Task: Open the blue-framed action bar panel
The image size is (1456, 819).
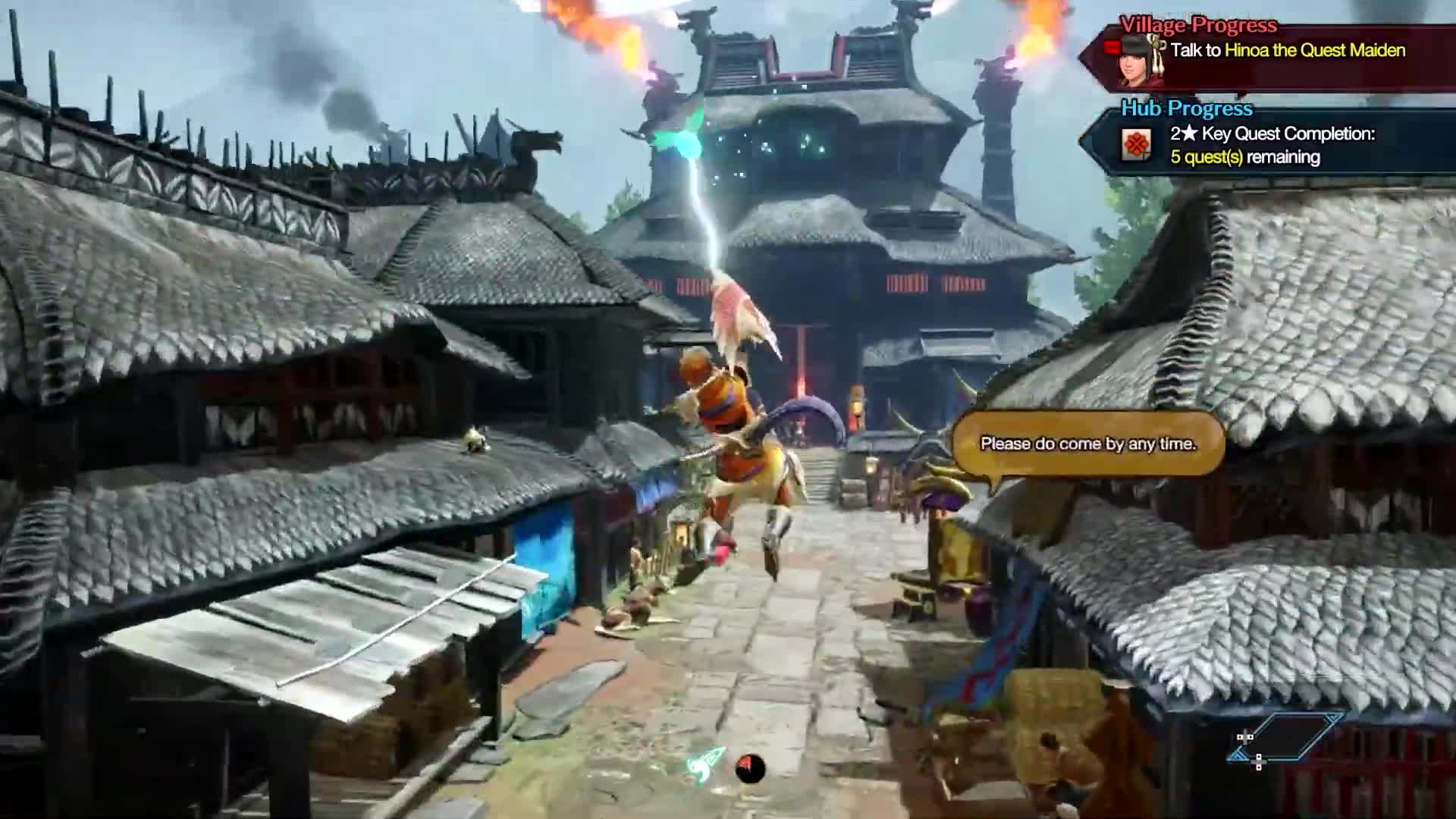Action: 1286,737
